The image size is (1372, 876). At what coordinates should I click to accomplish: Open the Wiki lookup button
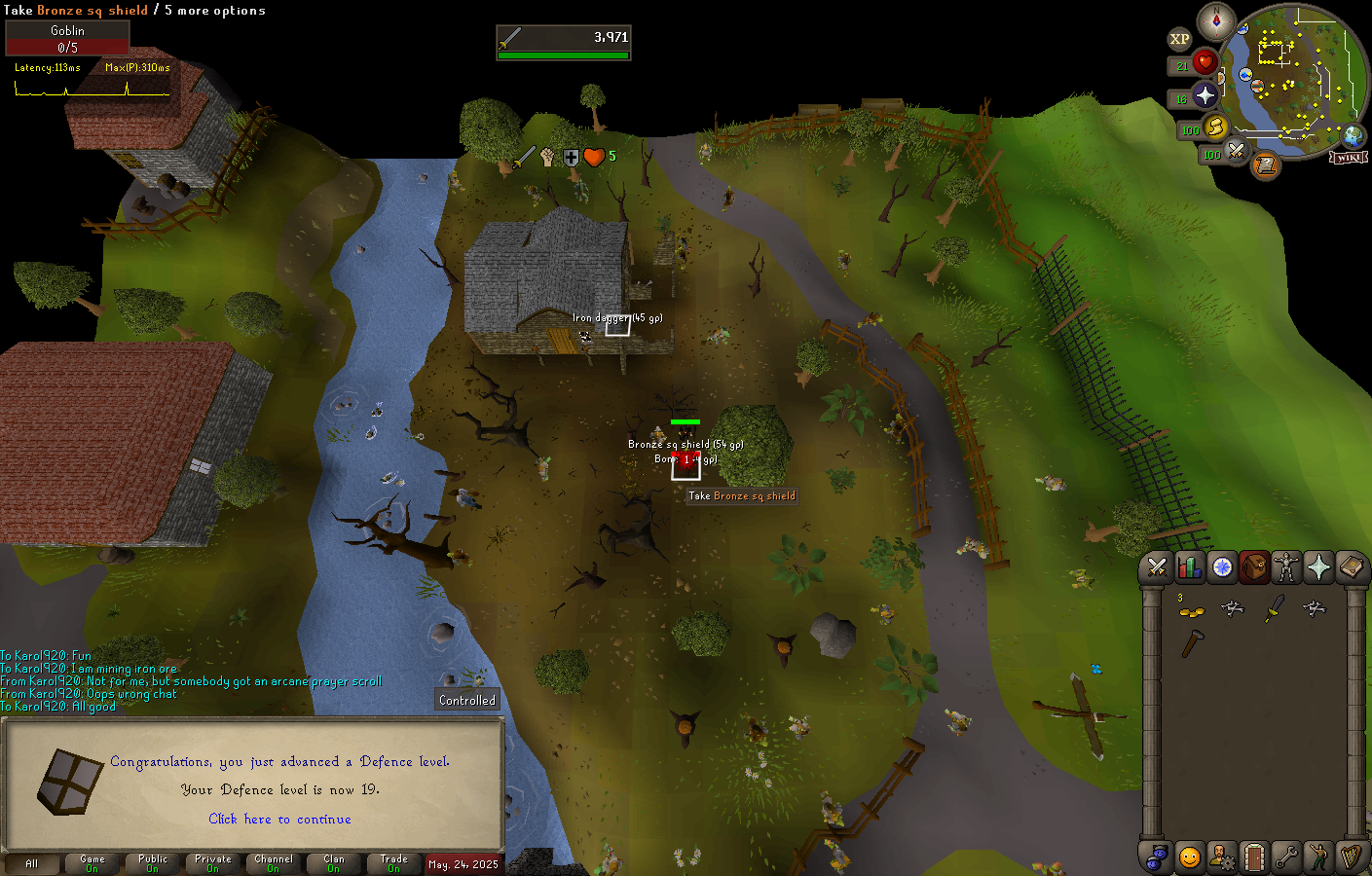coord(1350,158)
